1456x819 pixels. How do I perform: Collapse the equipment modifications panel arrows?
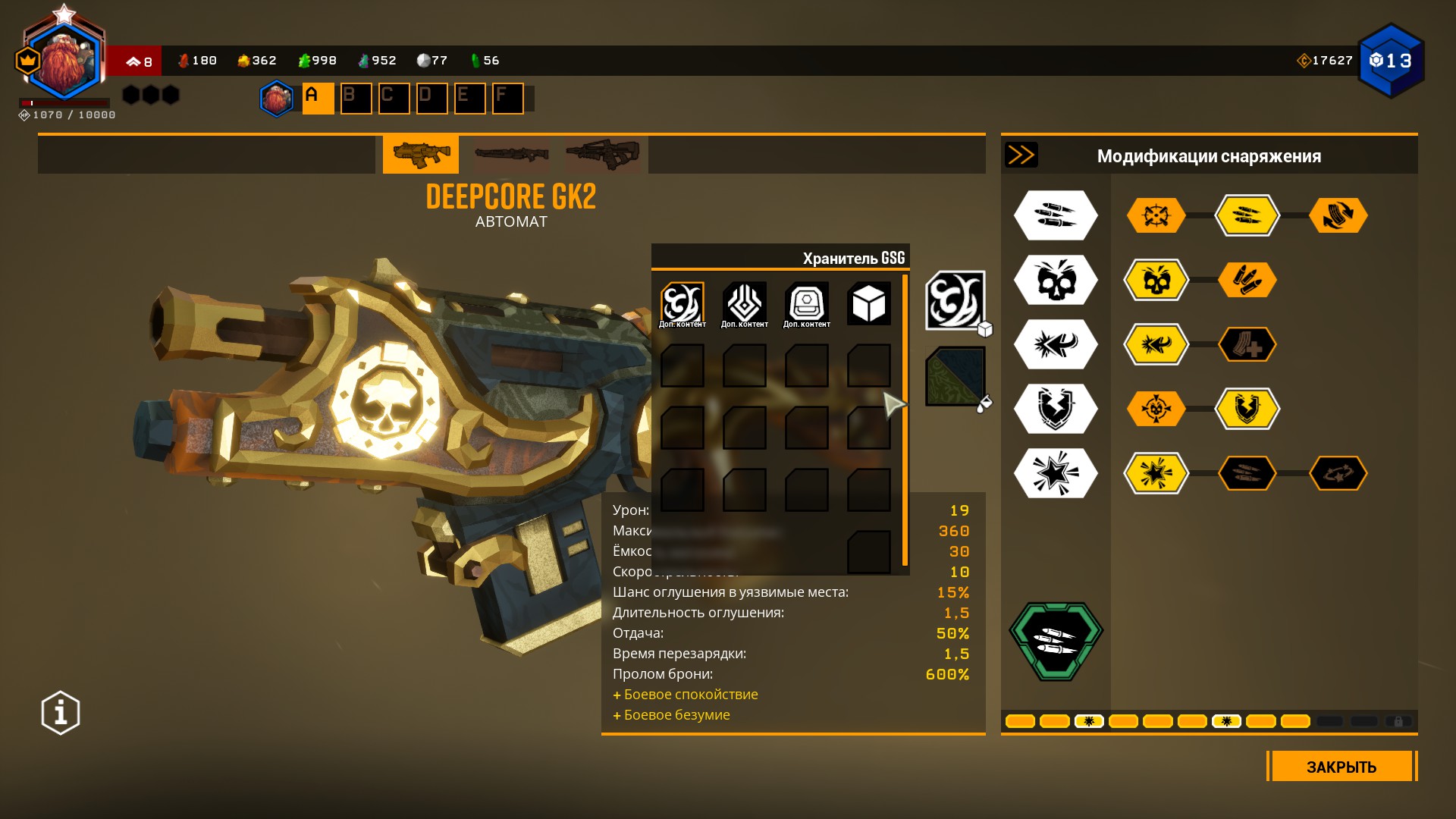(x=1021, y=155)
